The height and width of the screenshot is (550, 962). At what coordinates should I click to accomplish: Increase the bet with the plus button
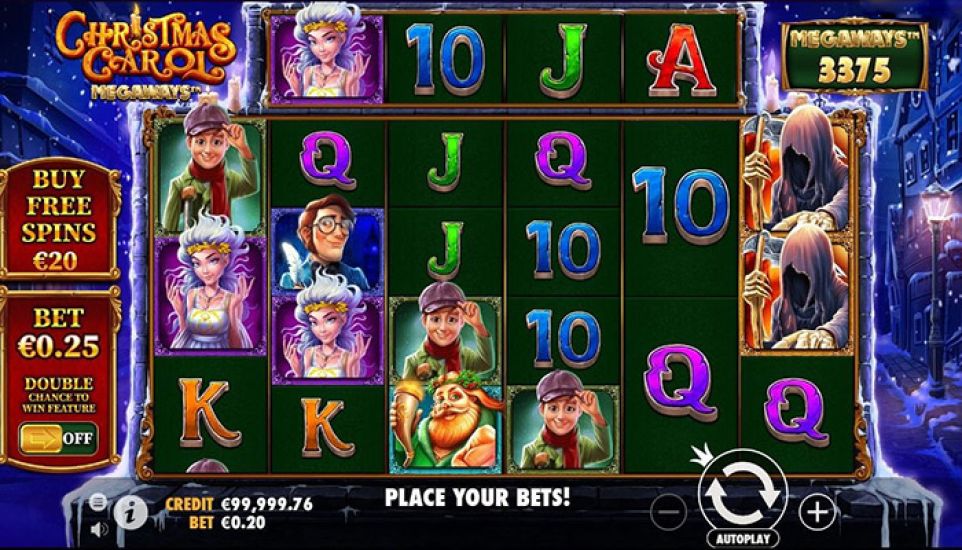click(x=818, y=513)
